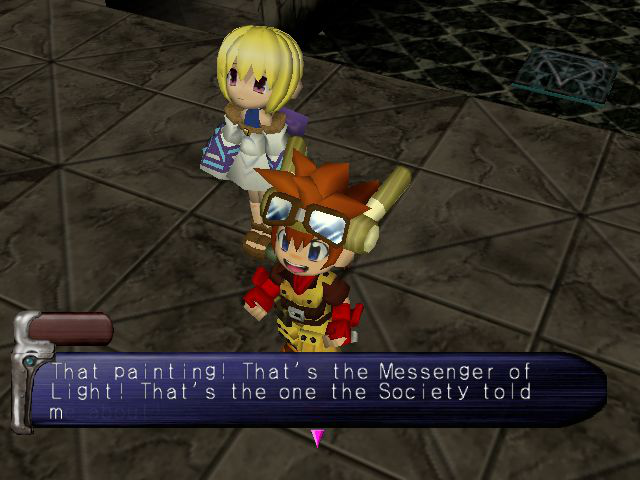
Task: Advance dialogue with the pink arrow indicator
Action: click(318, 437)
